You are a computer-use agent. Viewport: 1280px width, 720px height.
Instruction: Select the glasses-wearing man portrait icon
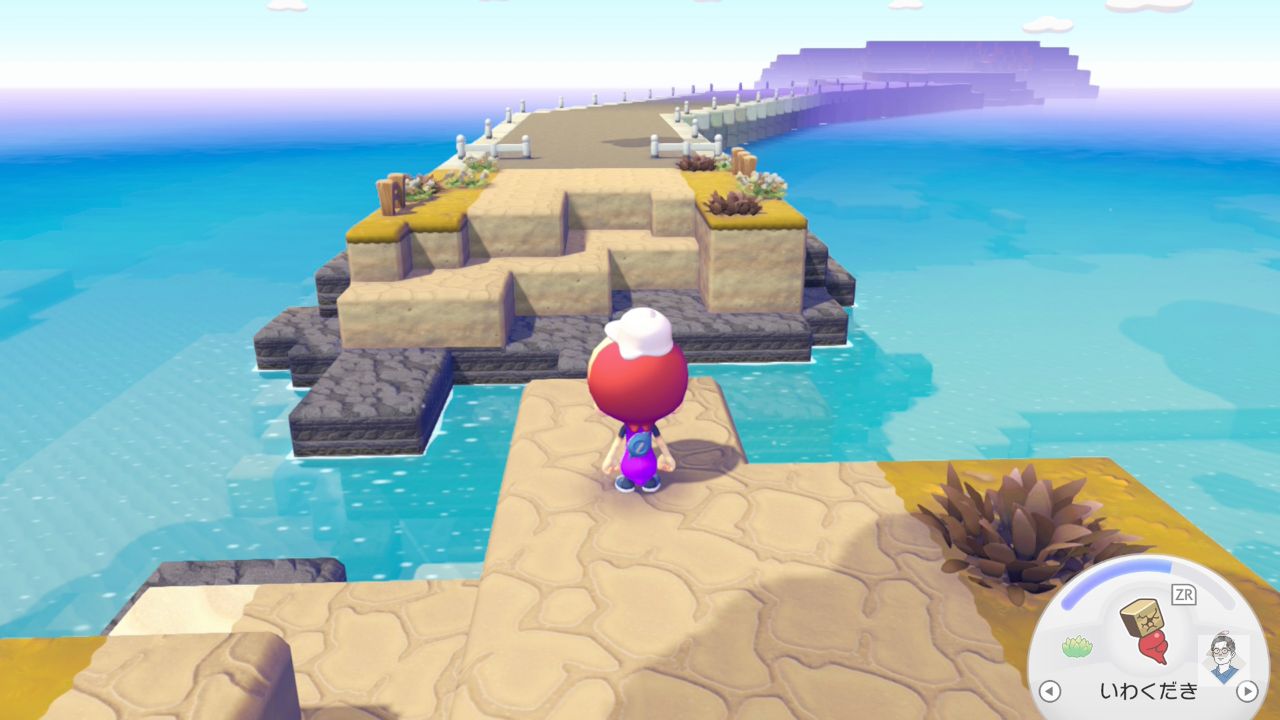tap(1222, 657)
